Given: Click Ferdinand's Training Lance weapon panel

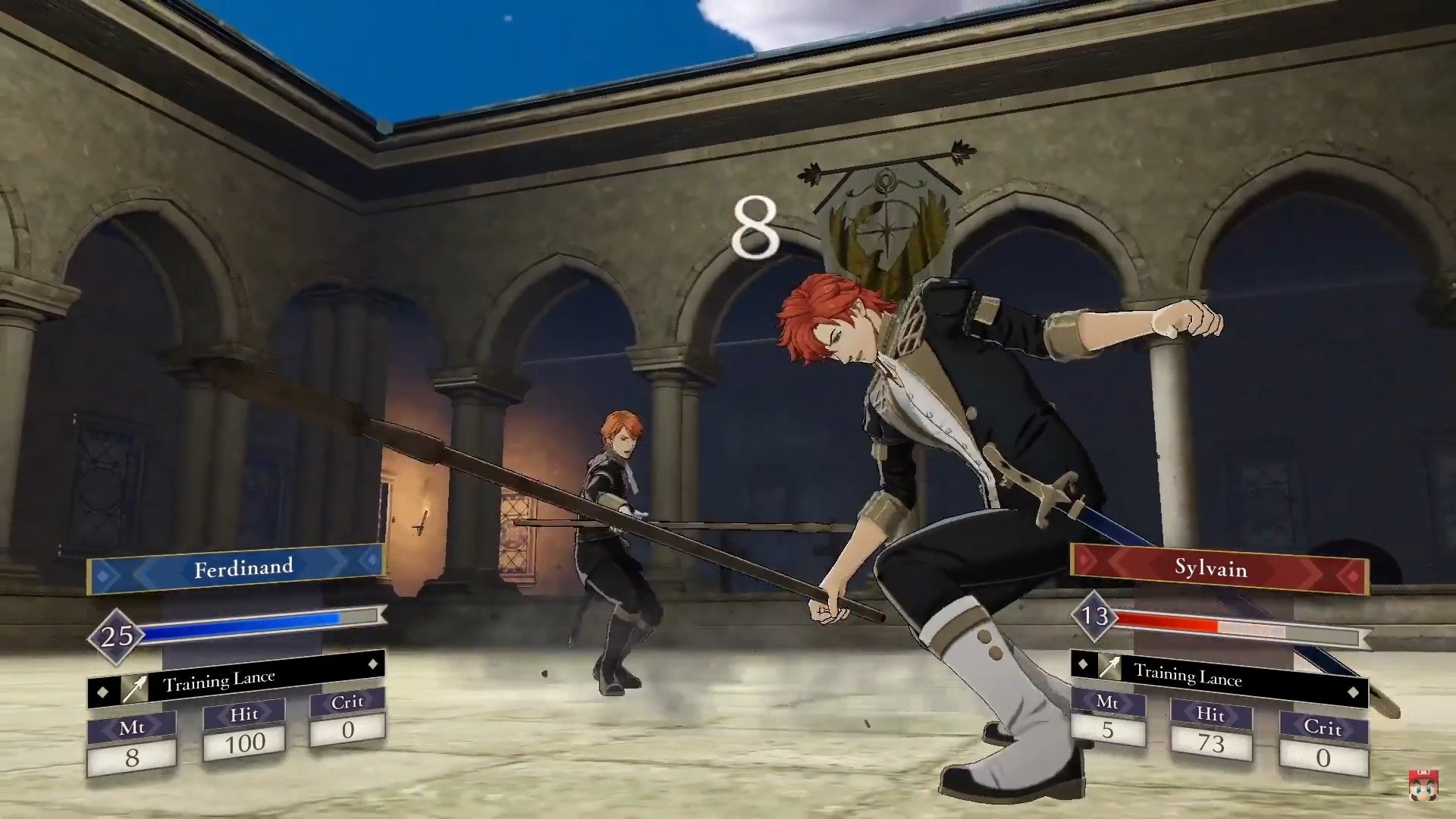Looking at the screenshot, I should (237, 680).
